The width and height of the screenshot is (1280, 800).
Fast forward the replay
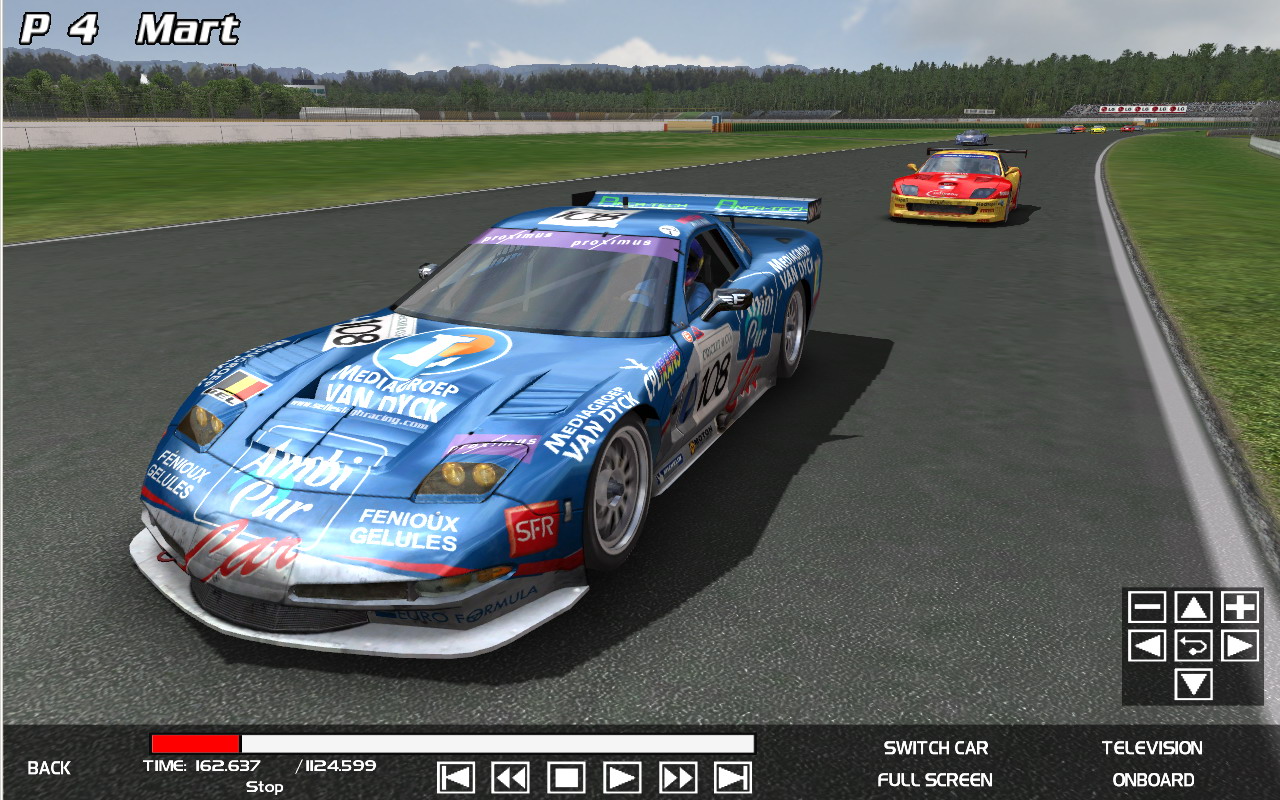678,777
